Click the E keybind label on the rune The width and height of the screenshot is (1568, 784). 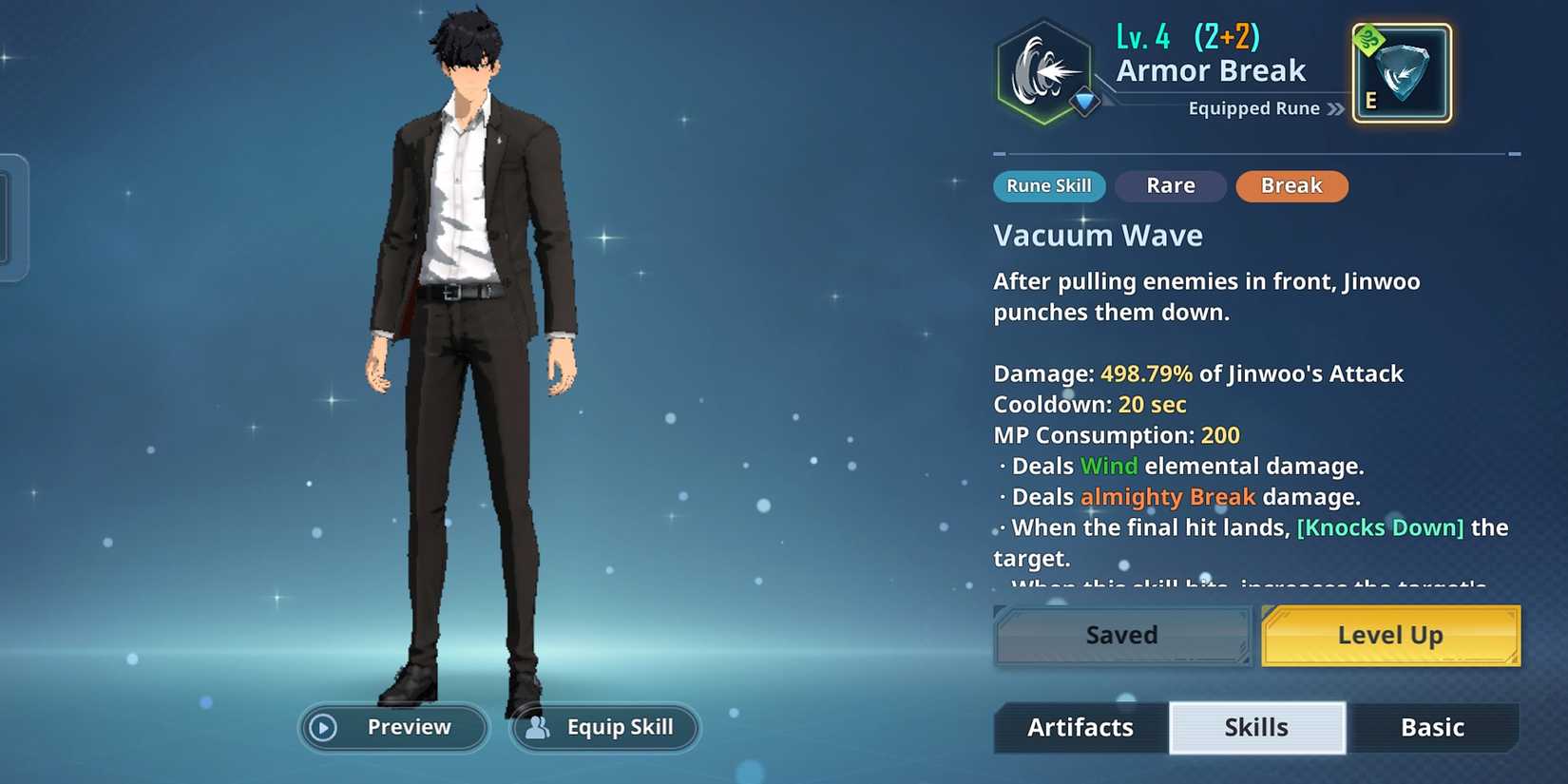pos(1368,98)
